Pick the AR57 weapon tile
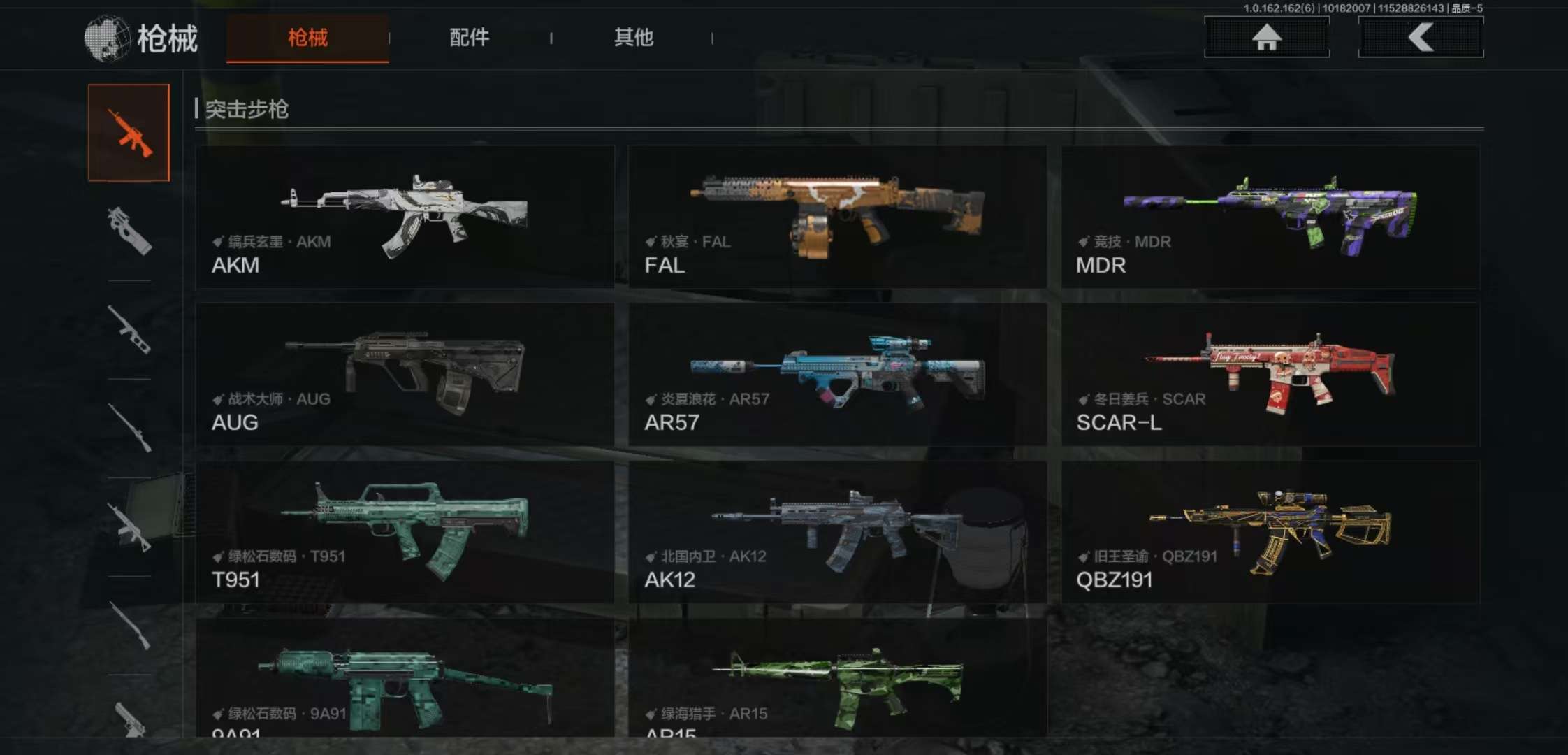 (837, 375)
